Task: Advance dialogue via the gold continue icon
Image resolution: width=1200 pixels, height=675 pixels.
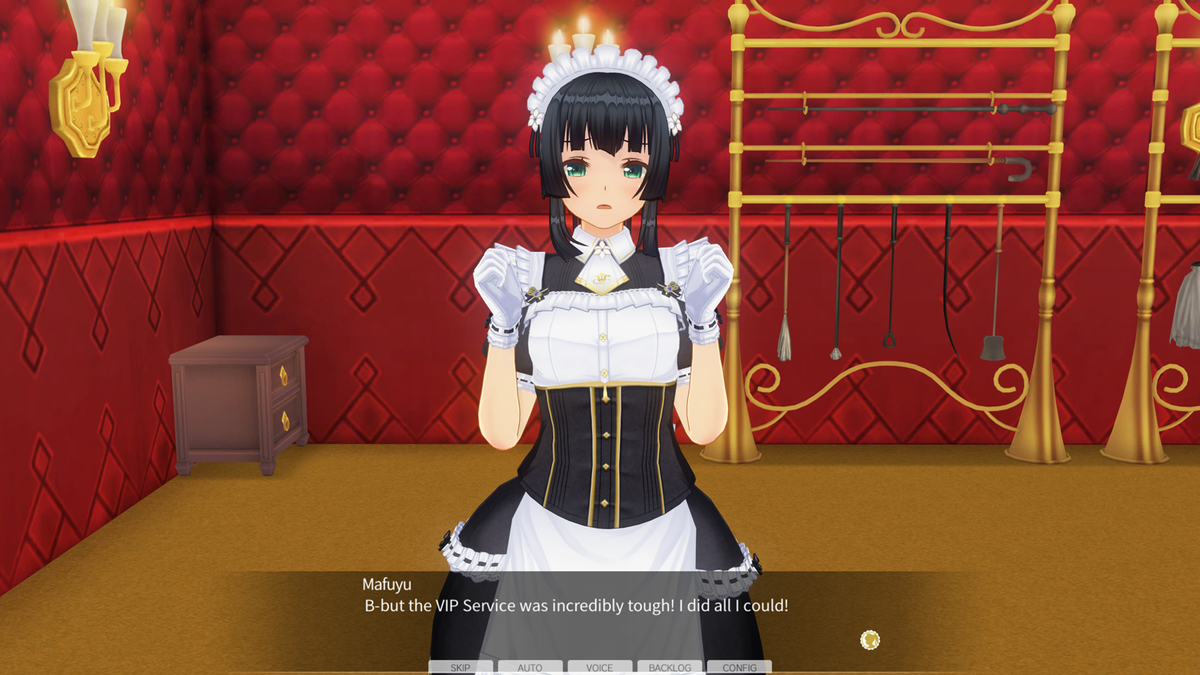Action: [x=870, y=640]
